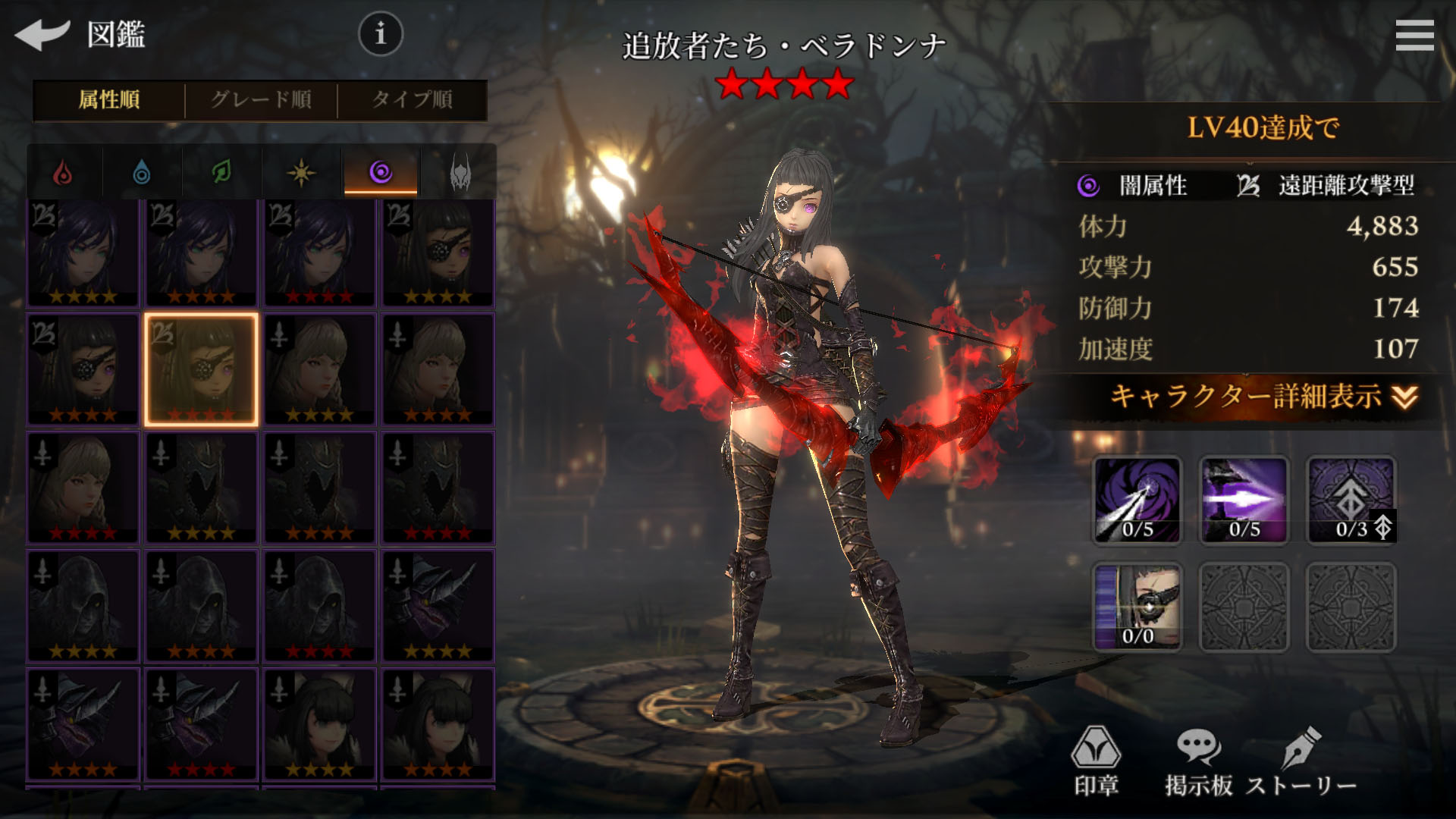
Task: Open the info button beside 図鑑
Action: [x=380, y=34]
